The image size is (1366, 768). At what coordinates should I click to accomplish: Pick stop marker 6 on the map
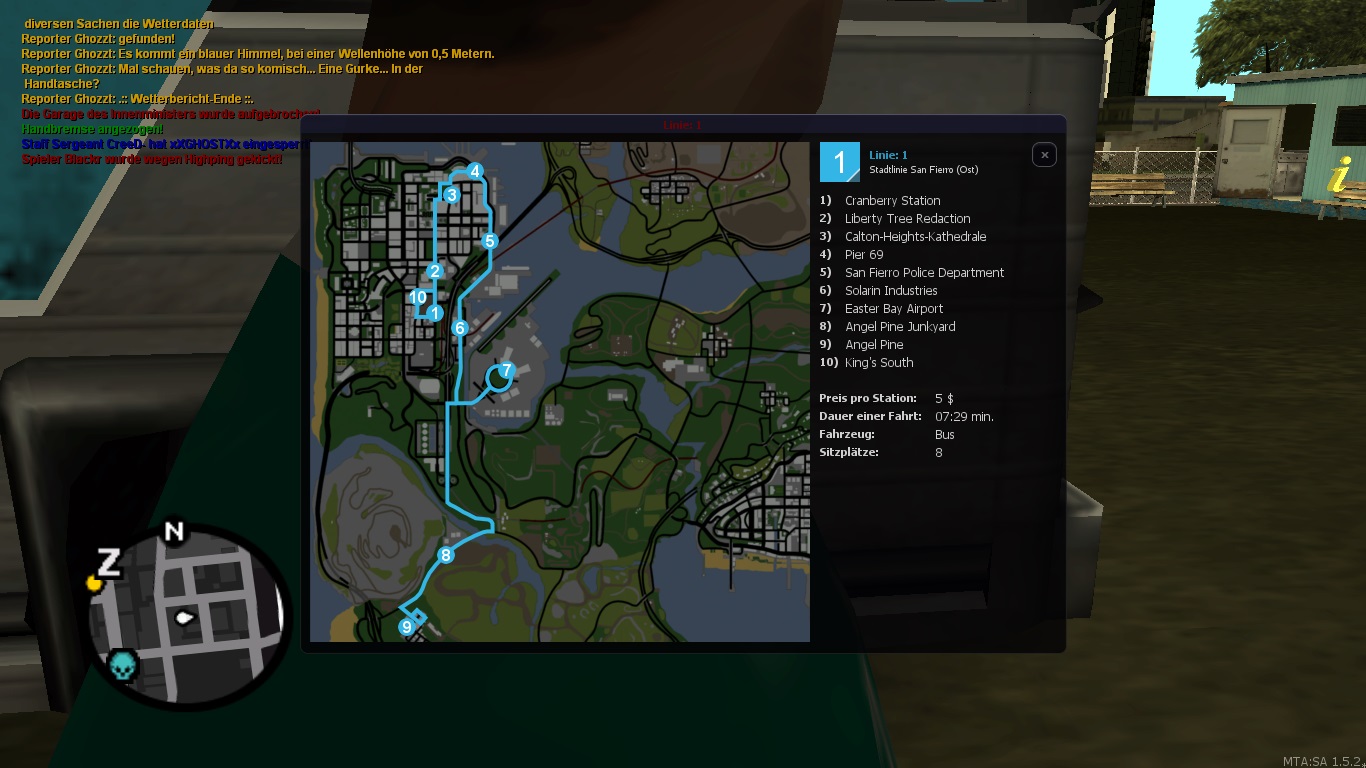pyautogui.click(x=460, y=328)
